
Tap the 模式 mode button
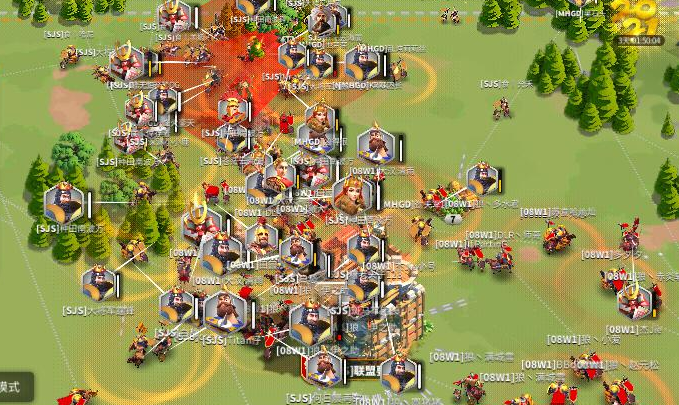(13, 387)
